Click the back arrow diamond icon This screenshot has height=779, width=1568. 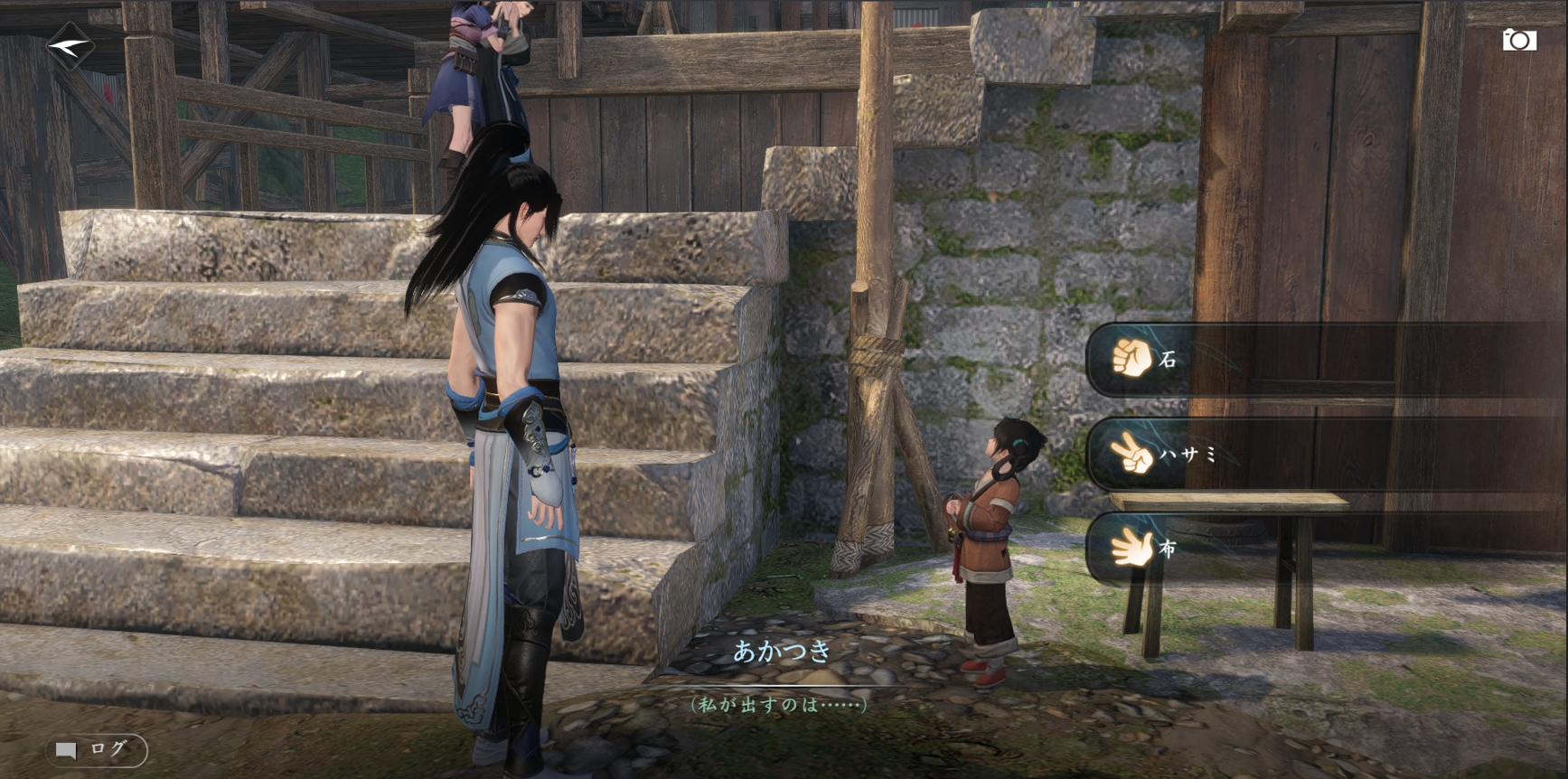click(x=70, y=44)
